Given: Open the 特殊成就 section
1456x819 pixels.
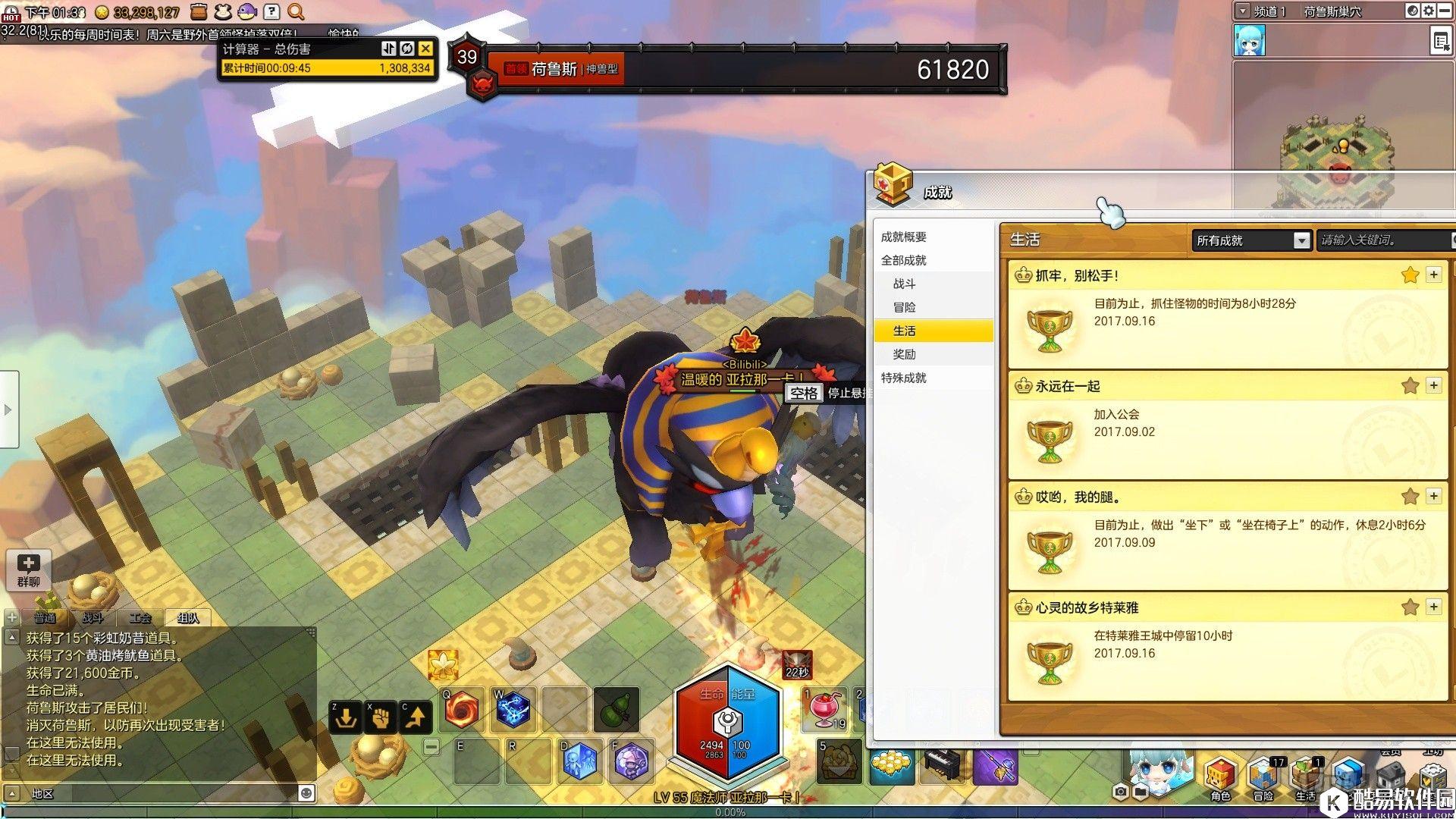Looking at the screenshot, I should point(903,378).
